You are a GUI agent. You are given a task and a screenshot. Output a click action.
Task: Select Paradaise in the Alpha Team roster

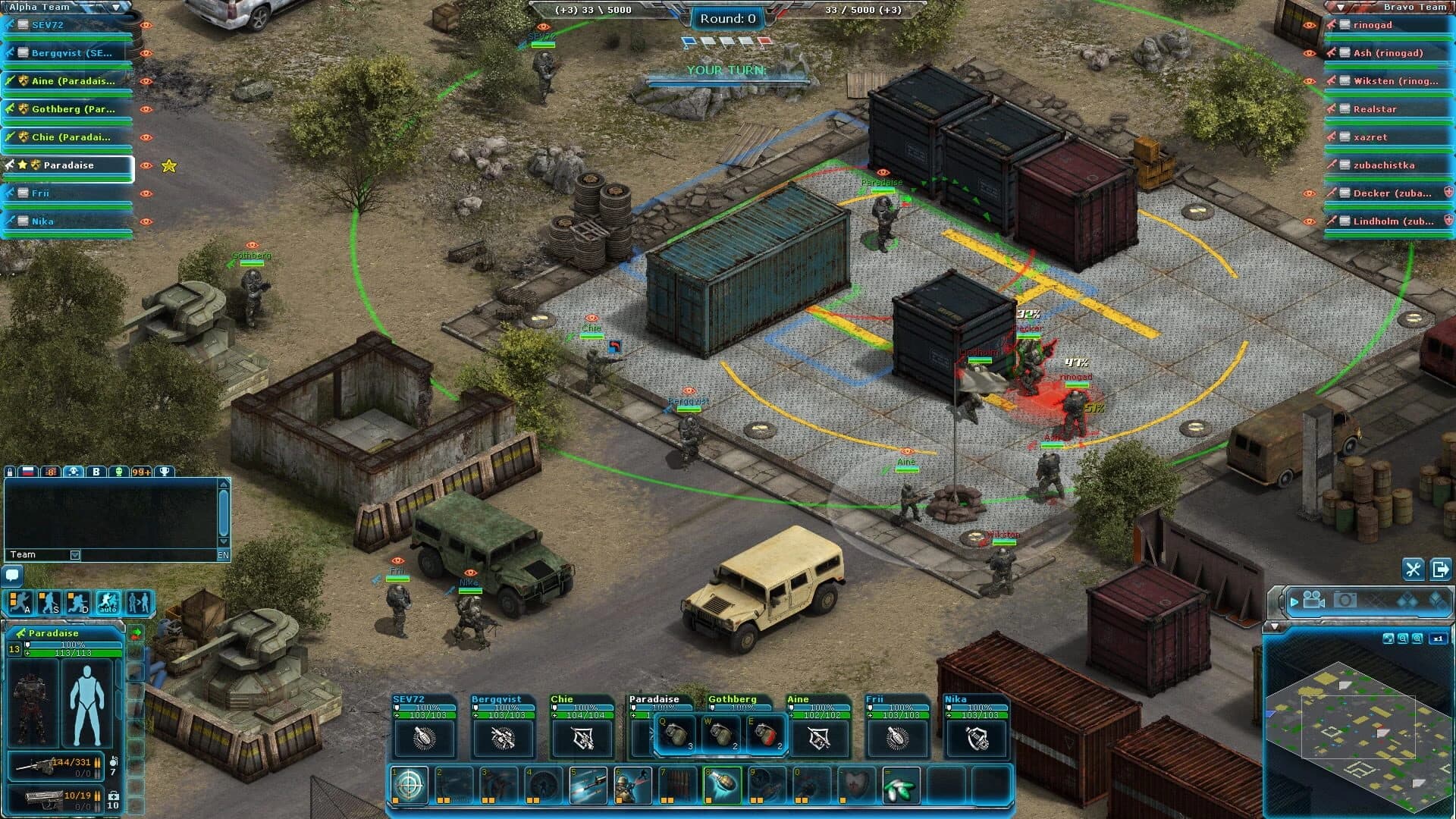[x=68, y=165]
